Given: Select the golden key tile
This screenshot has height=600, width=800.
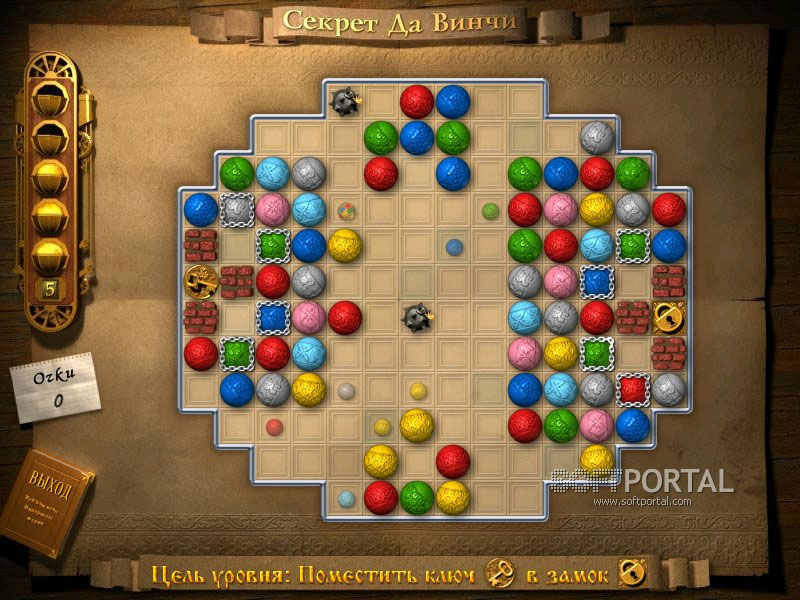Looking at the screenshot, I should pyautogui.click(x=200, y=281).
